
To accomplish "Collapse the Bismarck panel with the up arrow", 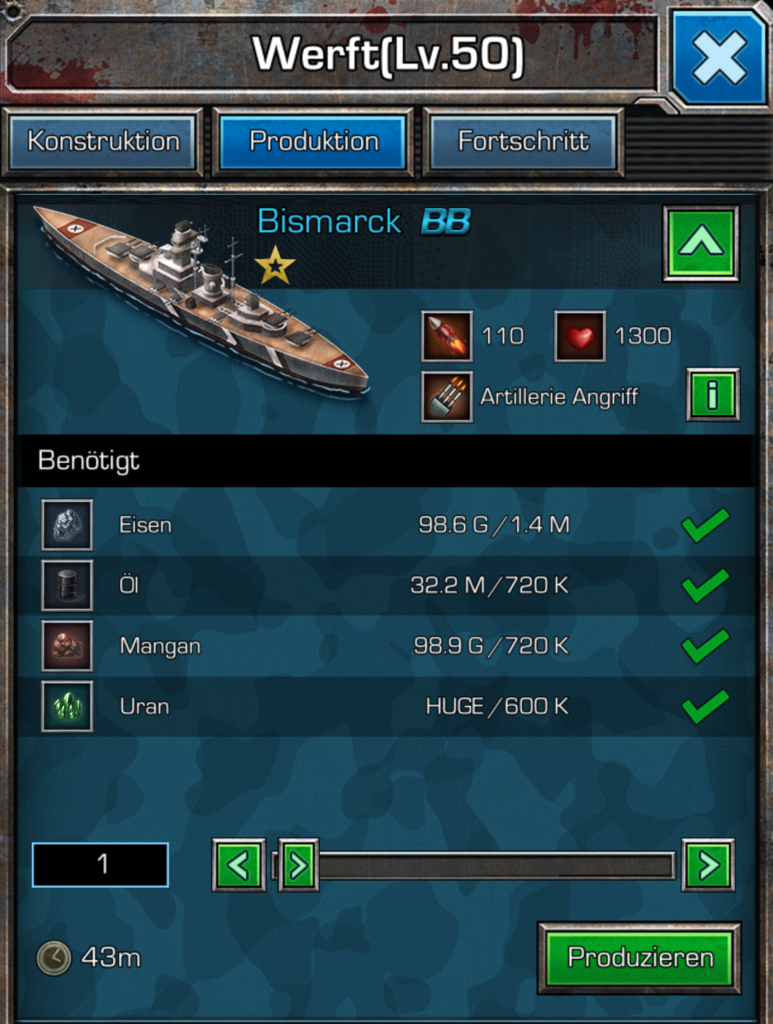I will (700, 243).
